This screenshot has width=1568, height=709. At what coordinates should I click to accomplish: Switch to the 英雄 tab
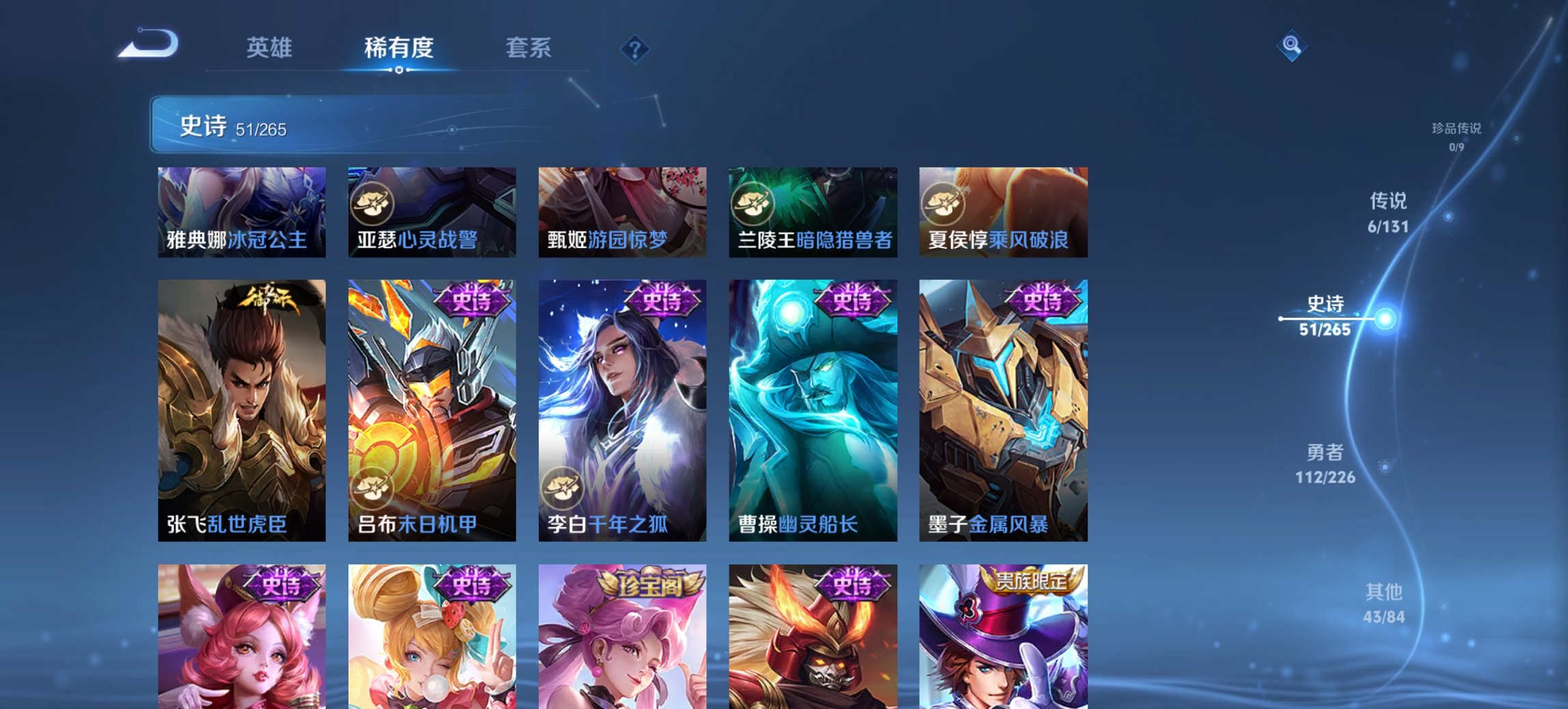click(x=271, y=48)
